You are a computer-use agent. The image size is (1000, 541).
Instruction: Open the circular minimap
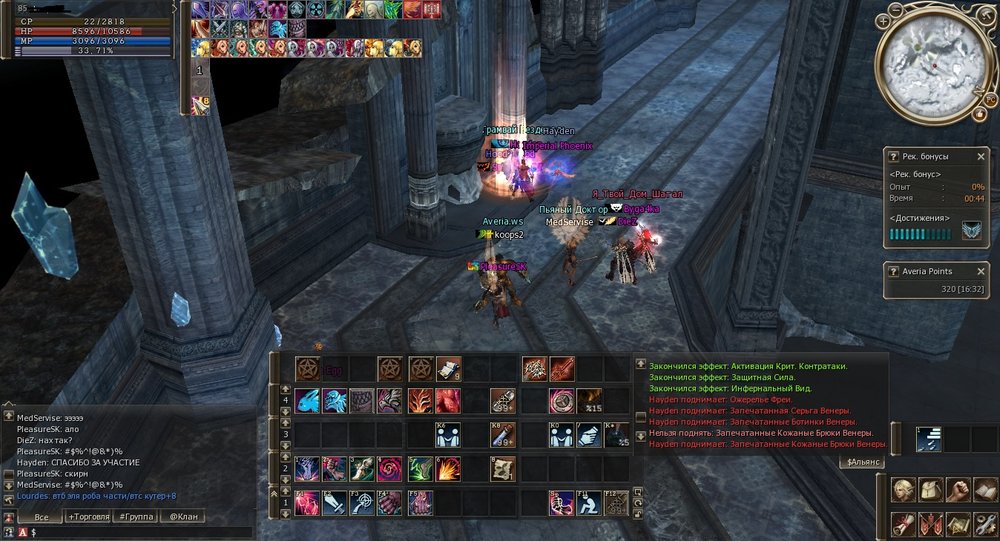[x=930, y=62]
